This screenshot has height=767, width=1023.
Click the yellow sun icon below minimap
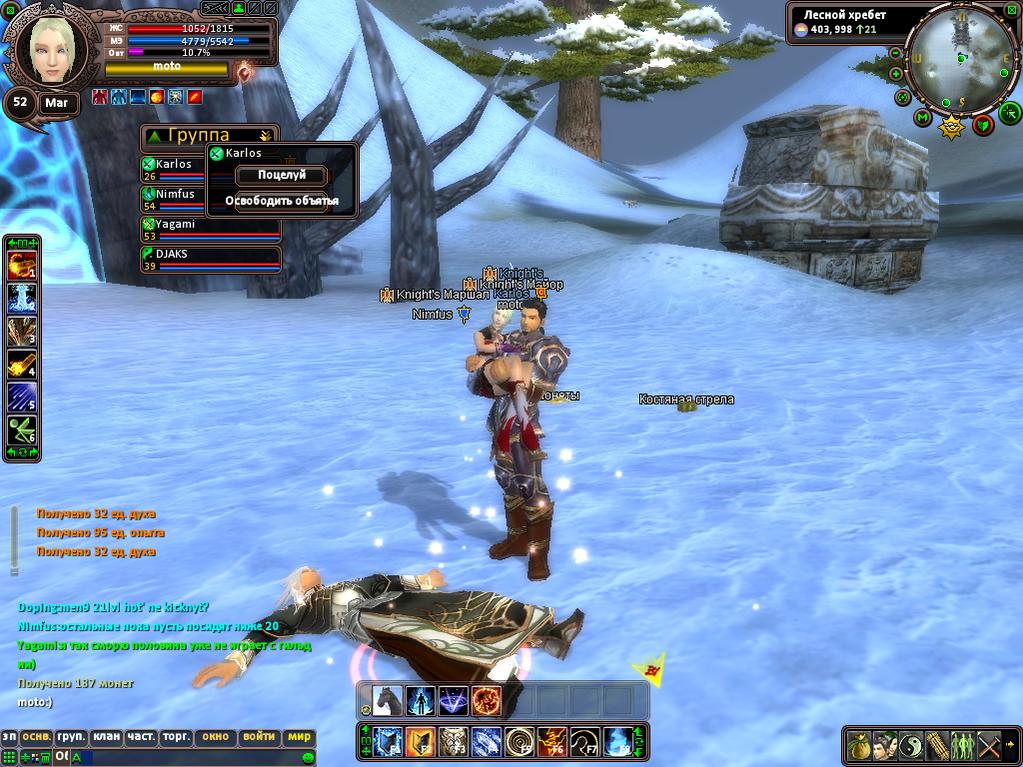point(951,128)
